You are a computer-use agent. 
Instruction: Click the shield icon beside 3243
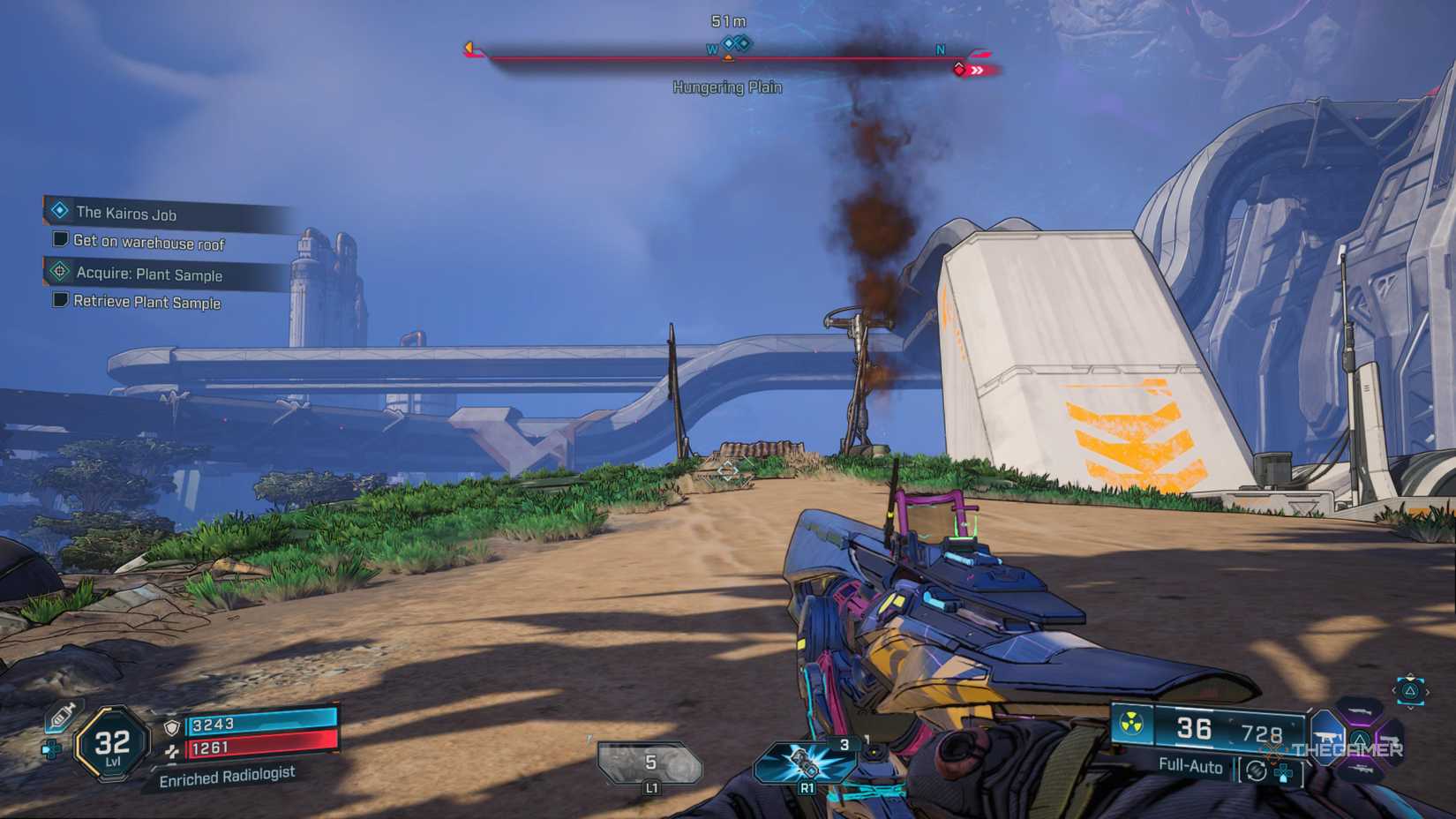click(x=172, y=728)
